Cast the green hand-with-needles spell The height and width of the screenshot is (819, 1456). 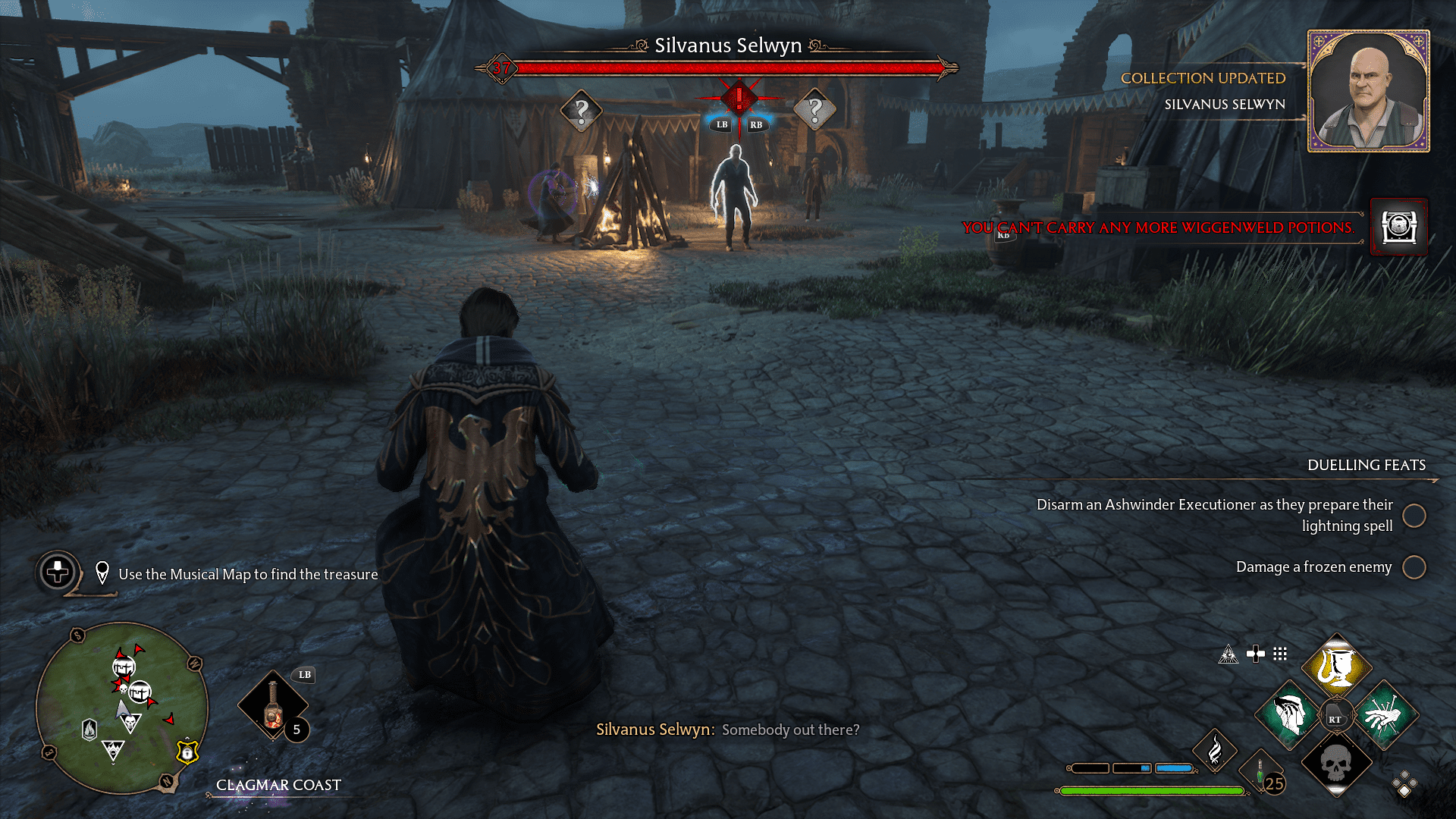1384,715
